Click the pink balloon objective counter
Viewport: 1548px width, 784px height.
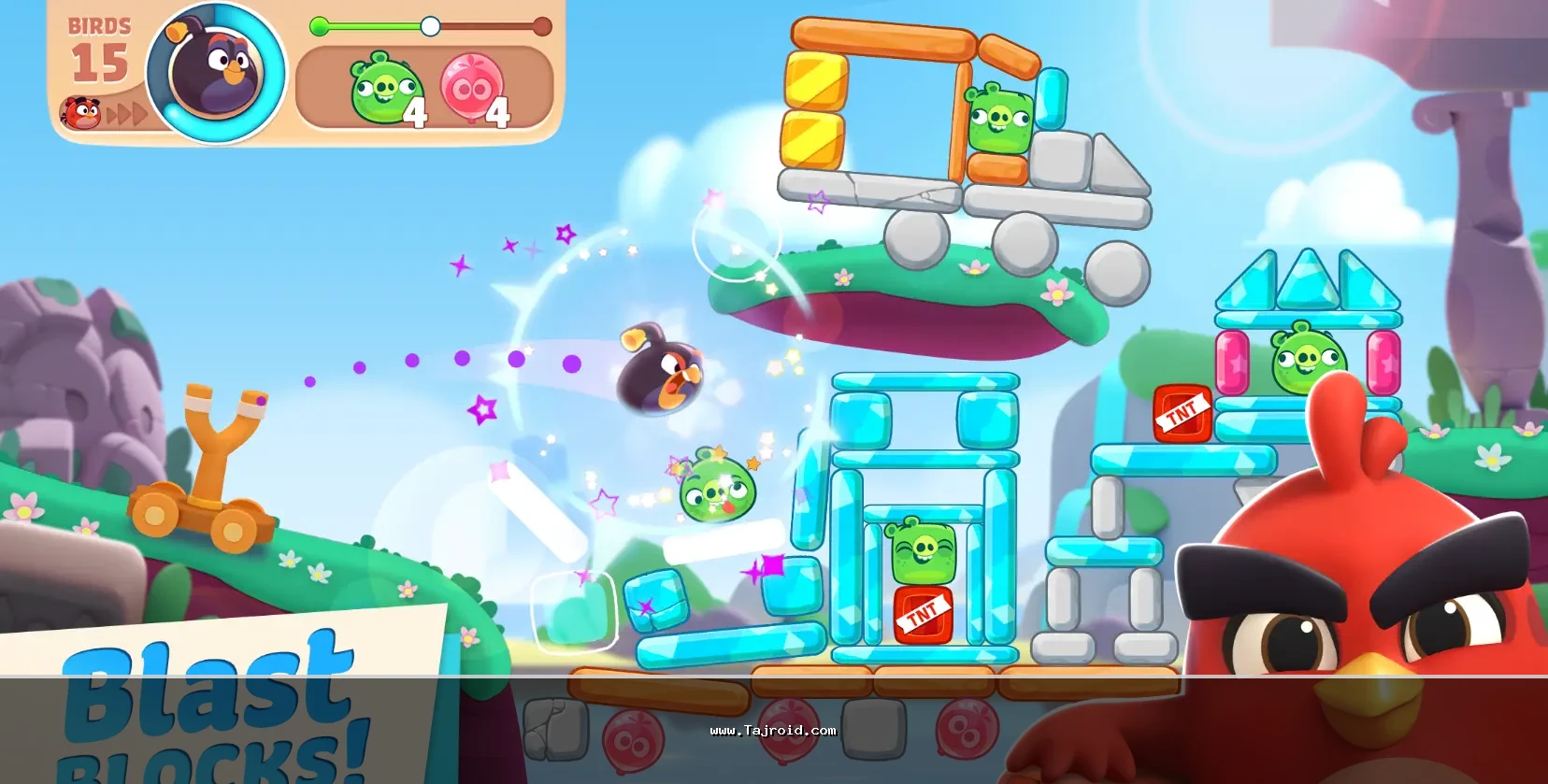tap(473, 89)
